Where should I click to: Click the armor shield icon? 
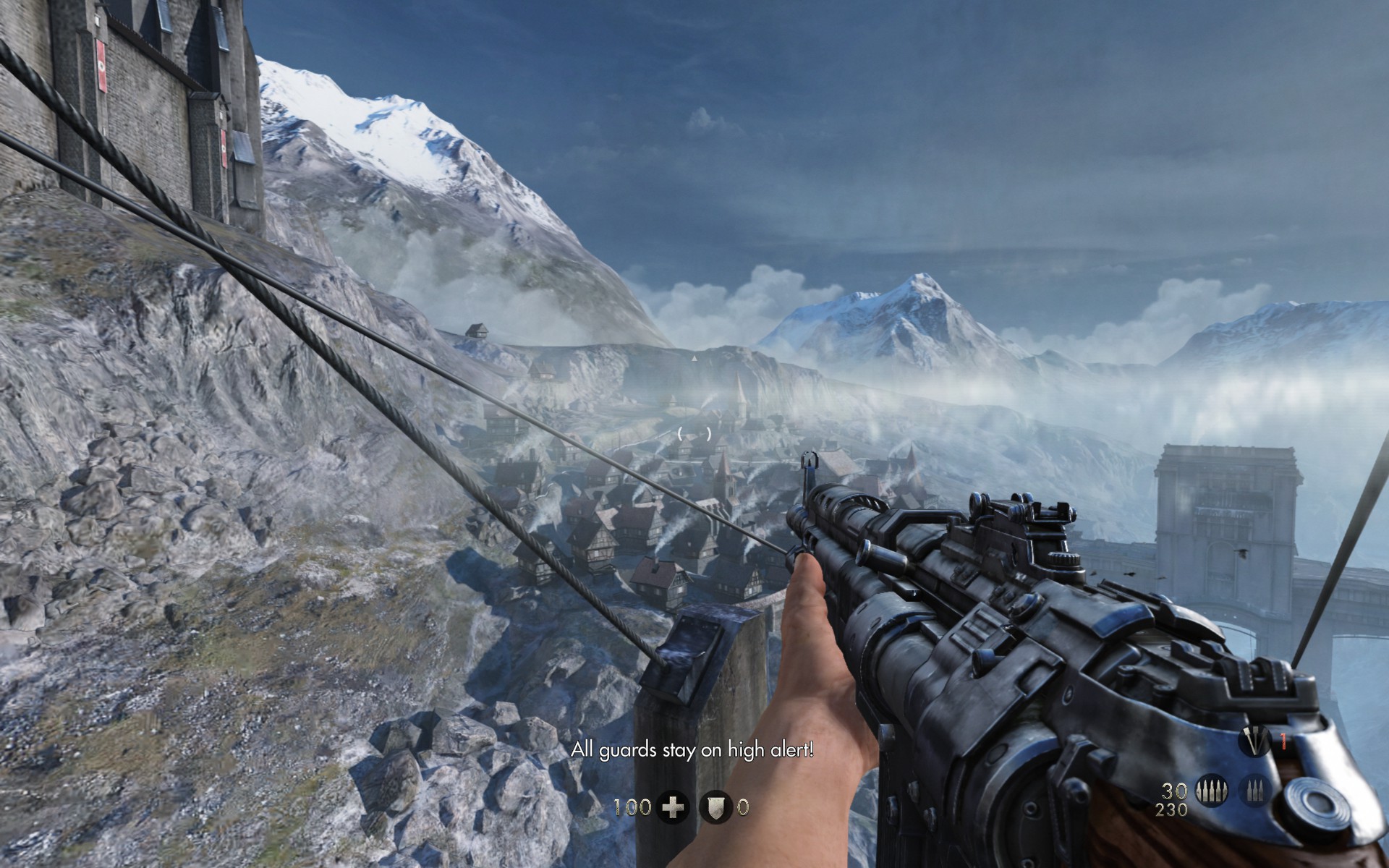[x=716, y=807]
